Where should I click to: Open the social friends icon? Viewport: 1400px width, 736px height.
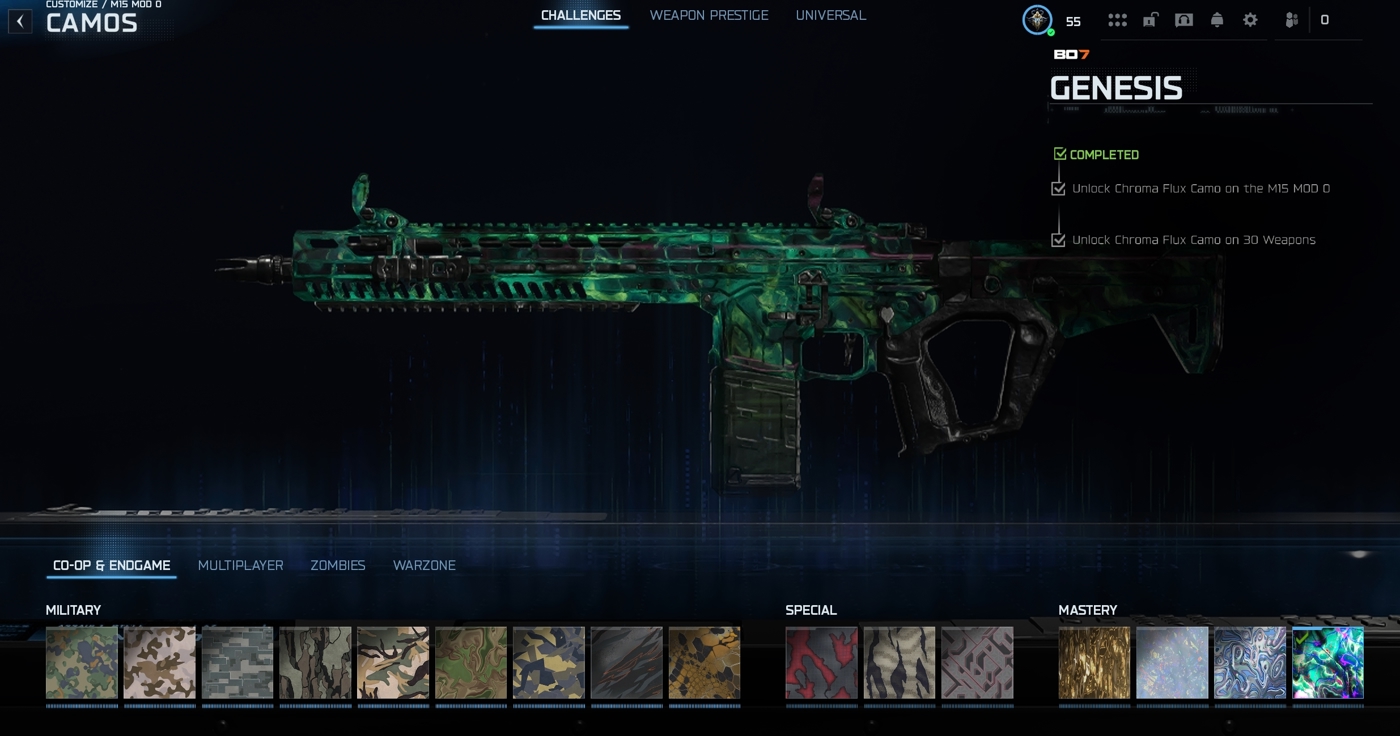click(1292, 20)
